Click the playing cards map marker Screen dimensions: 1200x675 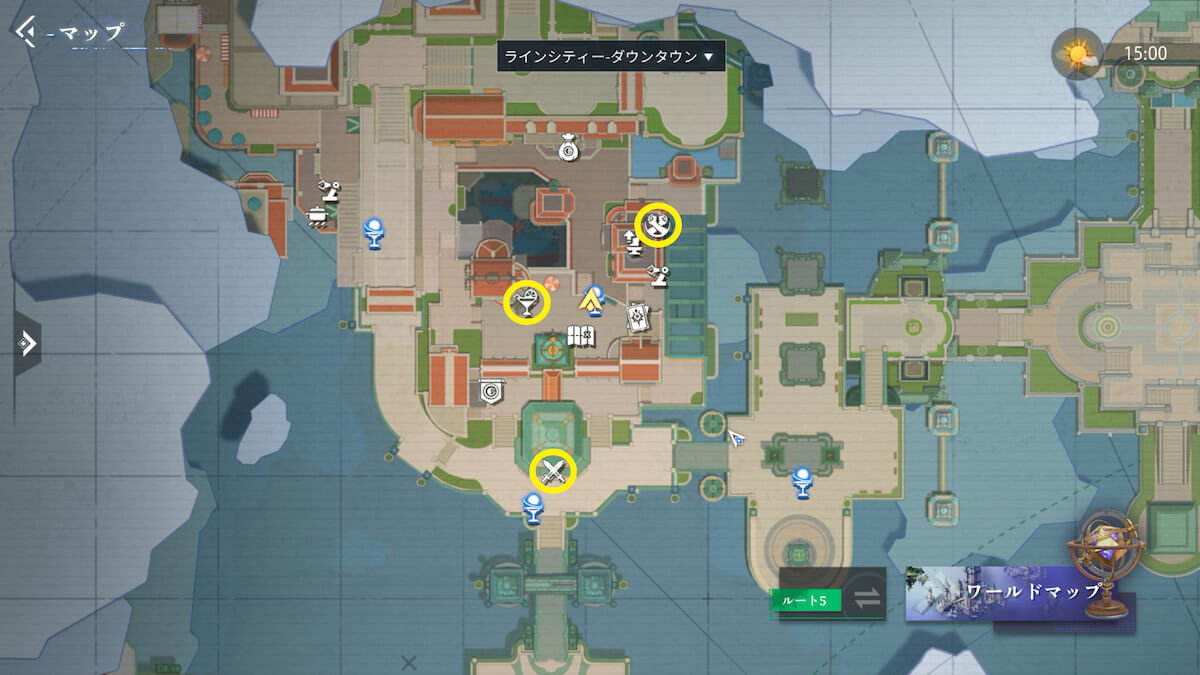click(x=638, y=317)
